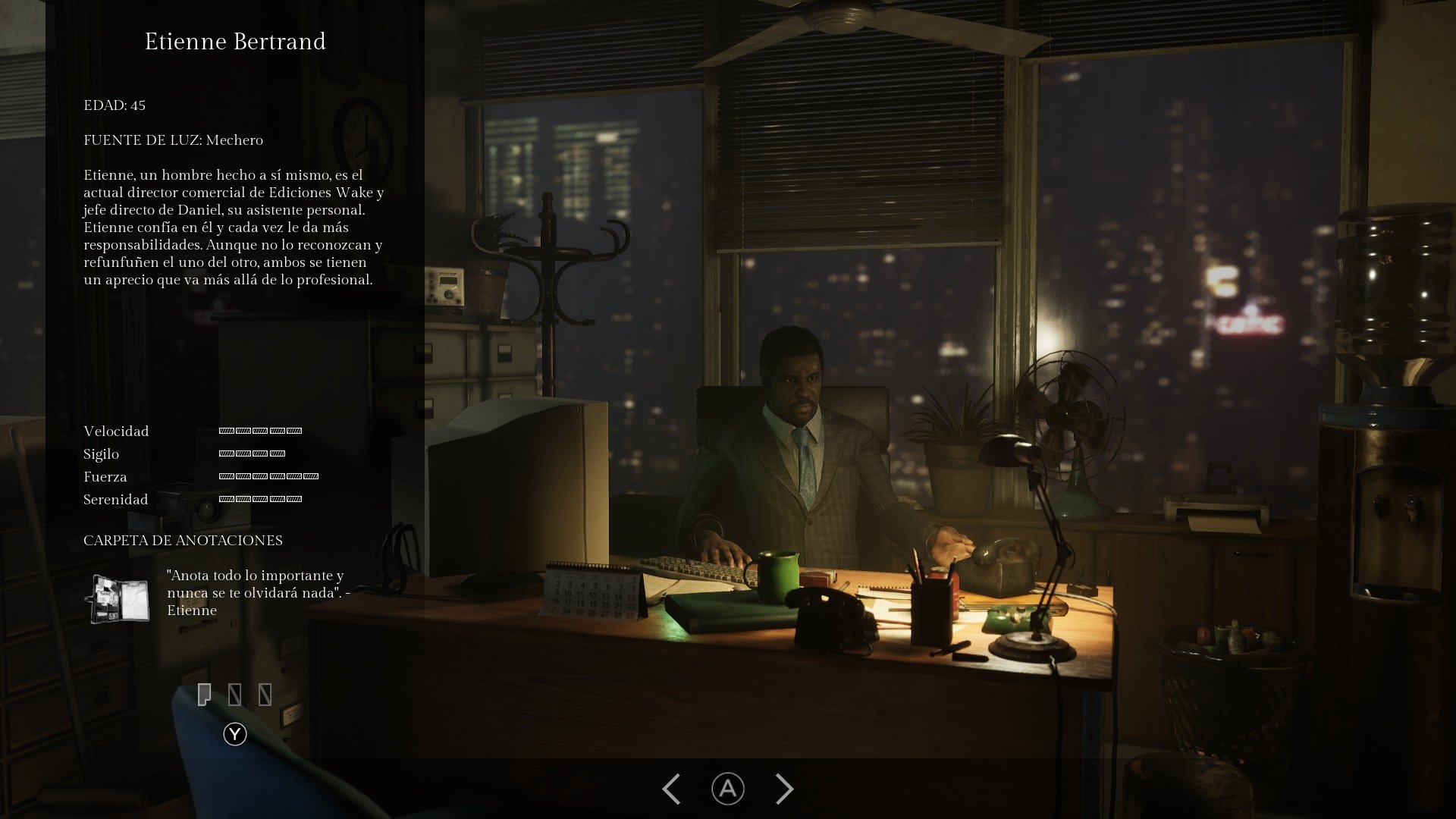This screenshot has width=1456, height=819.
Task: Click the Sigilo stat bar
Action: click(x=250, y=453)
